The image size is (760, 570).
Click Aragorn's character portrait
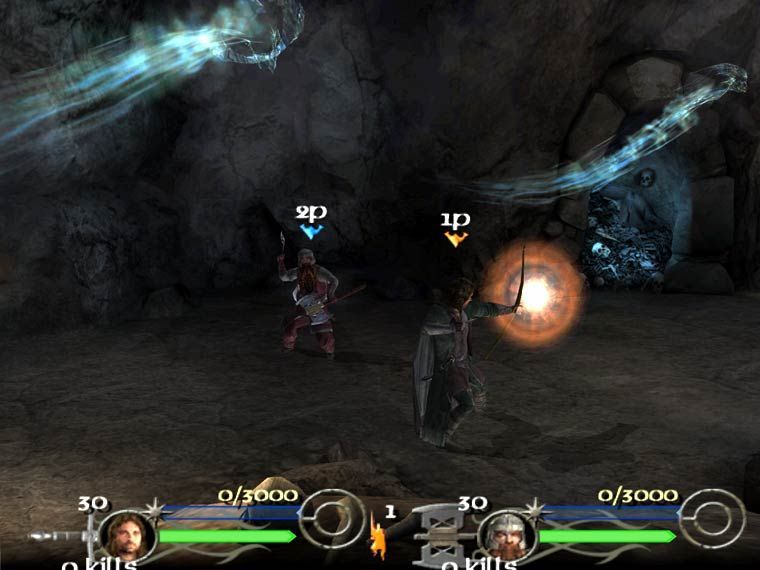pos(125,535)
